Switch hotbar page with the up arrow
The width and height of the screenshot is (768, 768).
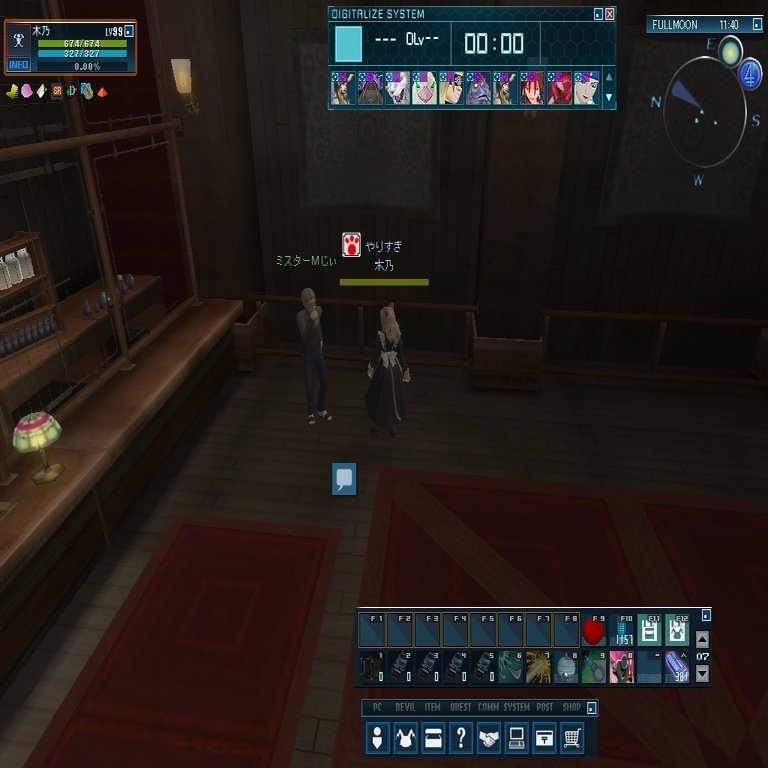702,639
